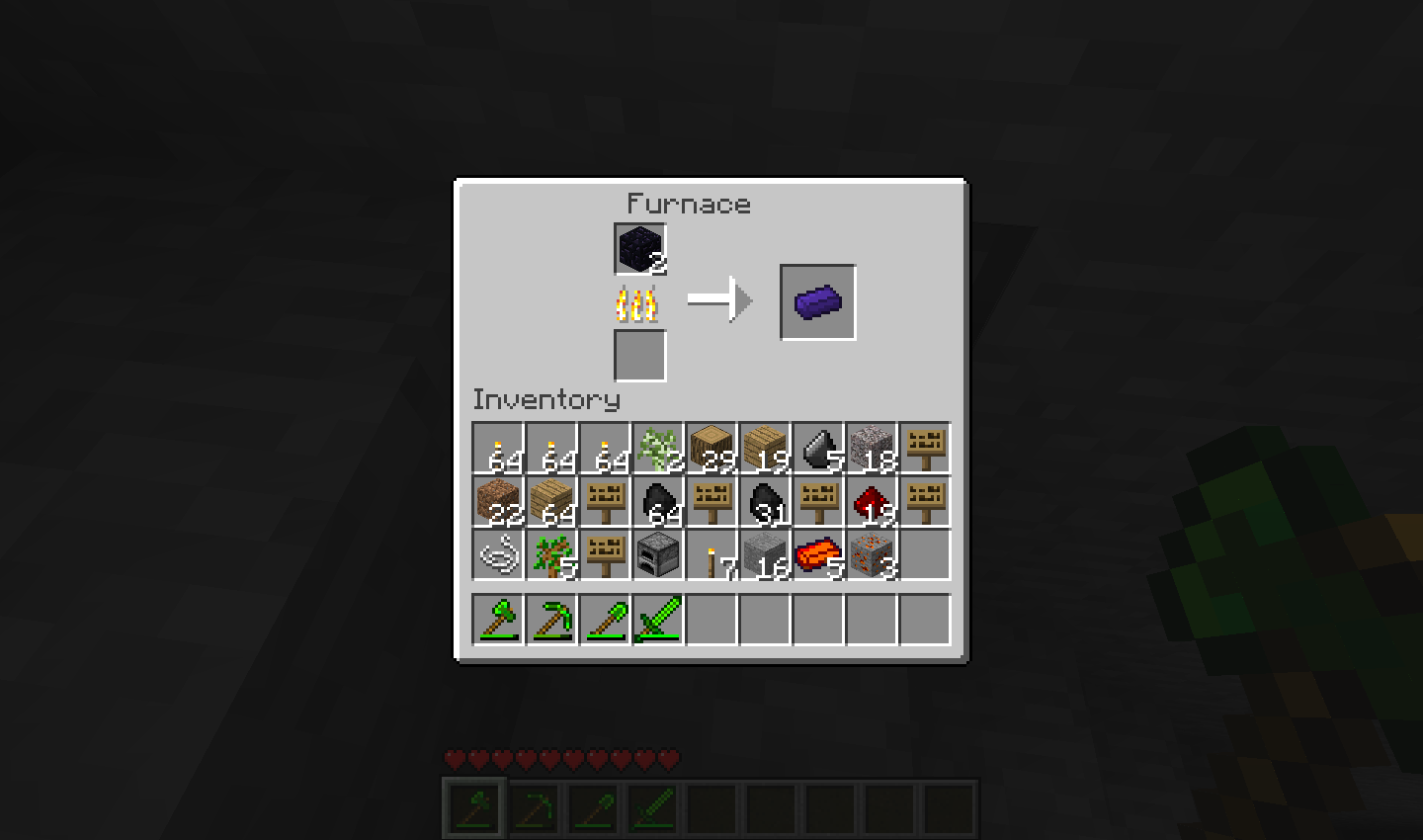The image size is (1423, 840).
Task: Select the axe in the first hotbar slot
Action: pos(497,620)
